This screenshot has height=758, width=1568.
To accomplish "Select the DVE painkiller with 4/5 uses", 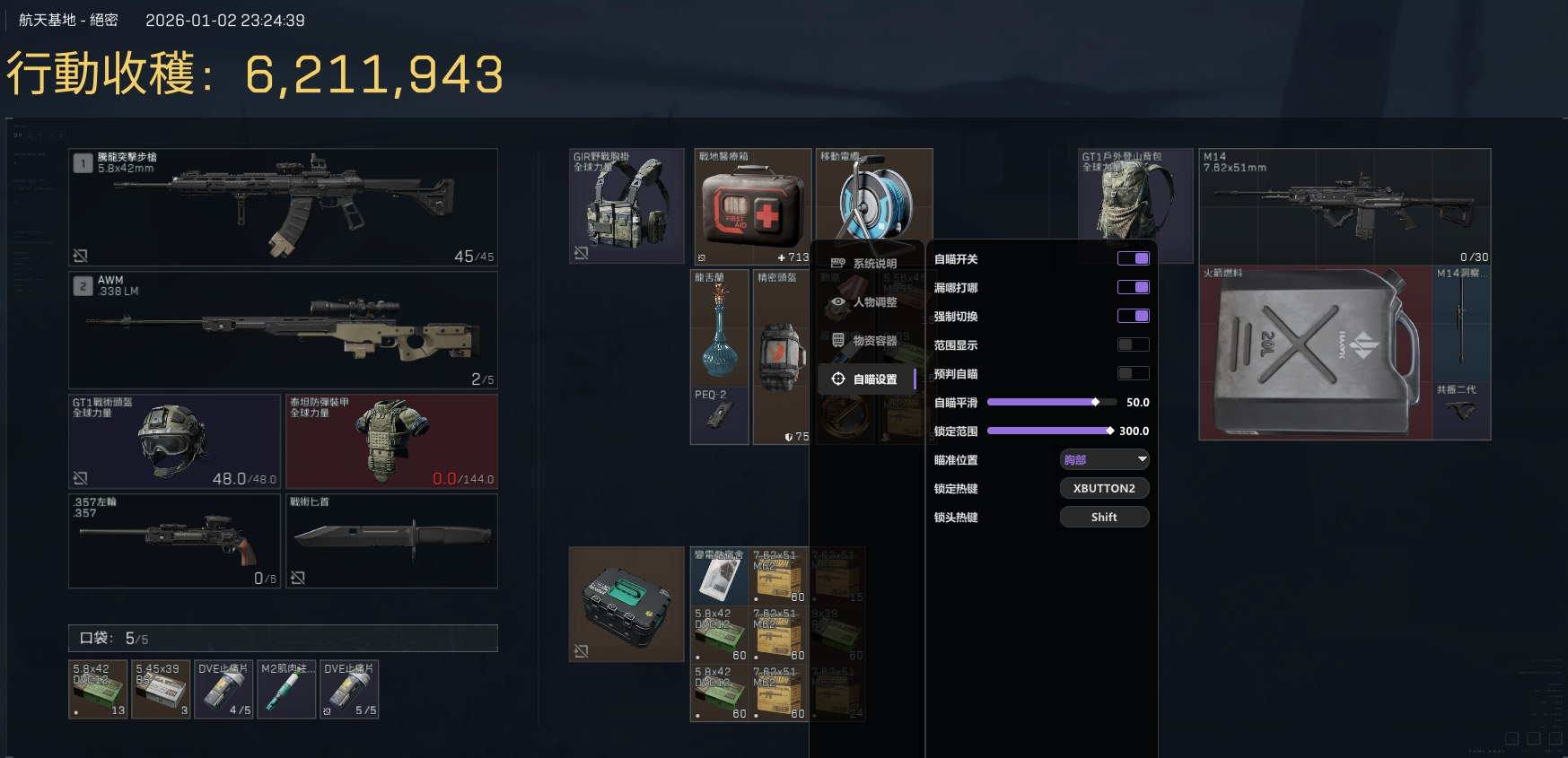I will (223, 690).
